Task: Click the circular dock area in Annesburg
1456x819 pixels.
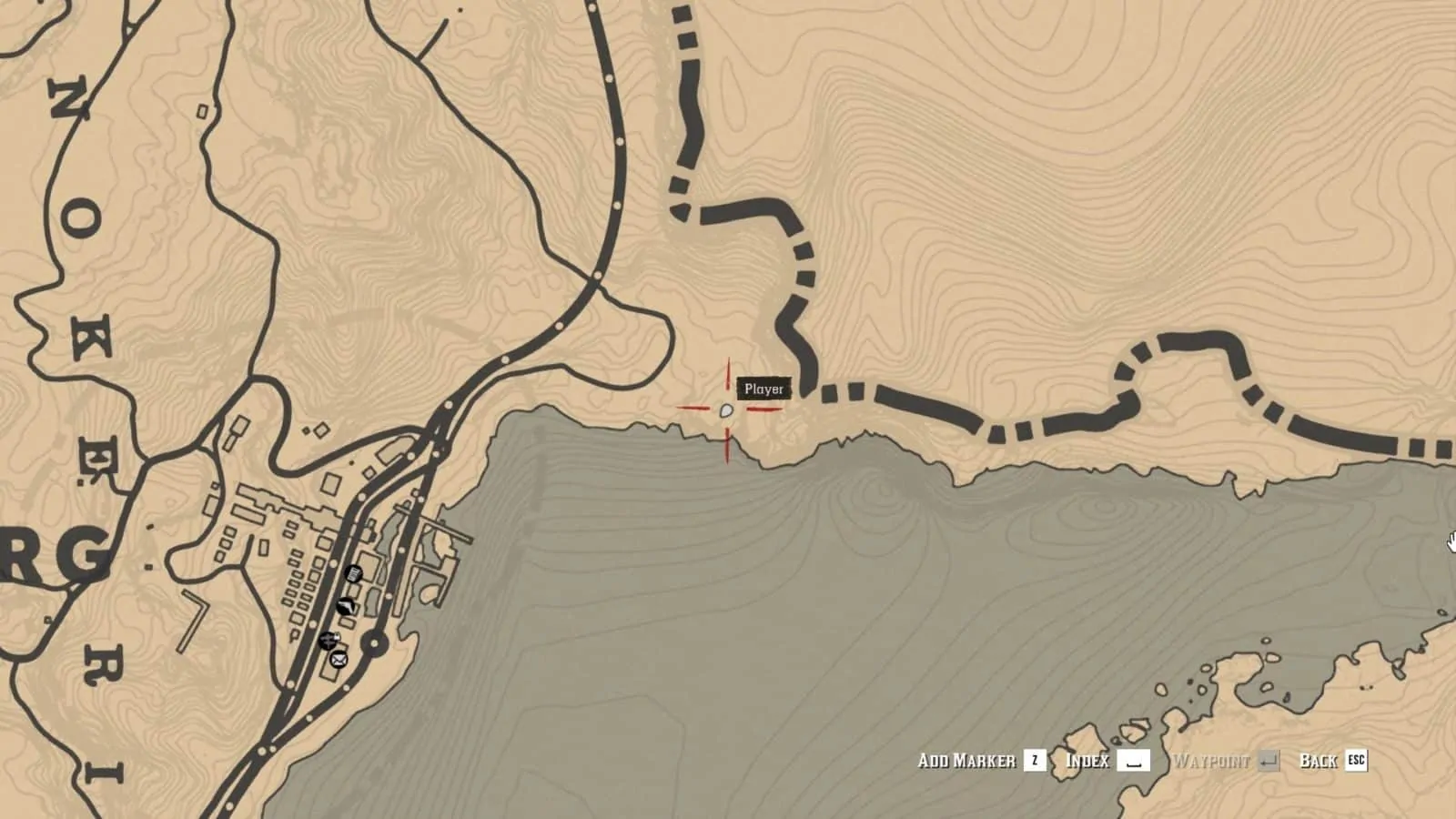Action: point(374,642)
